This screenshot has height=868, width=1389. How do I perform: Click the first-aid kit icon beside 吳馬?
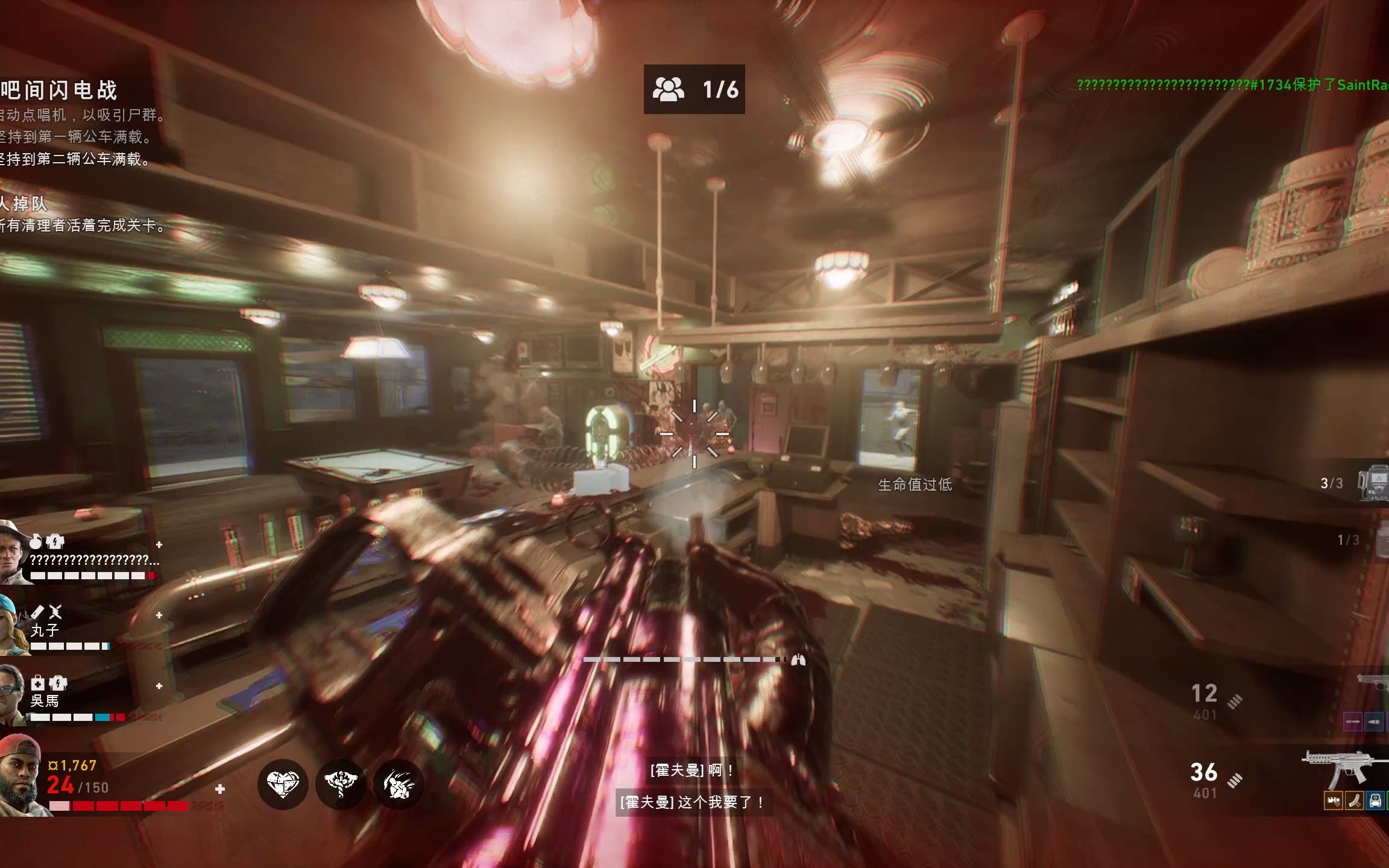click(37, 683)
